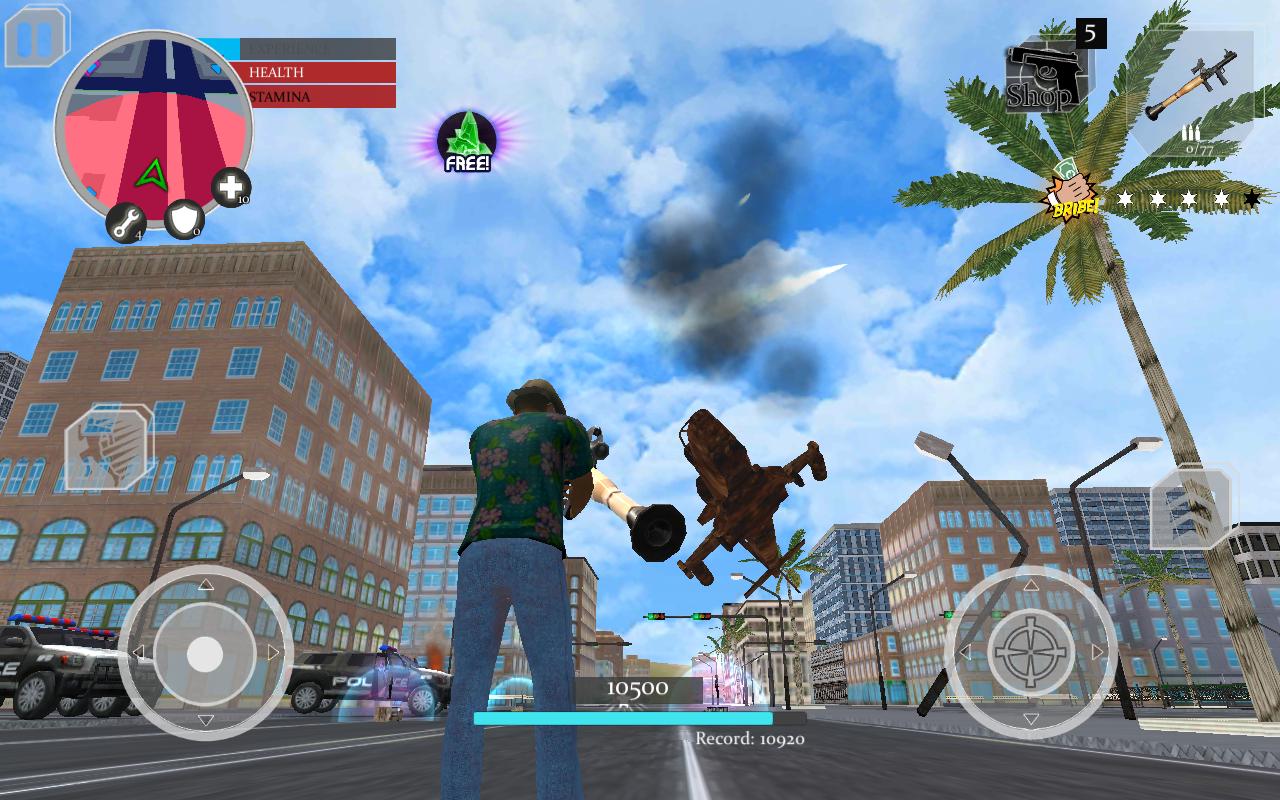Image resolution: width=1280 pixels, height=800 pixels.
Task: Activate the shield armor icon
Action: 184,219
